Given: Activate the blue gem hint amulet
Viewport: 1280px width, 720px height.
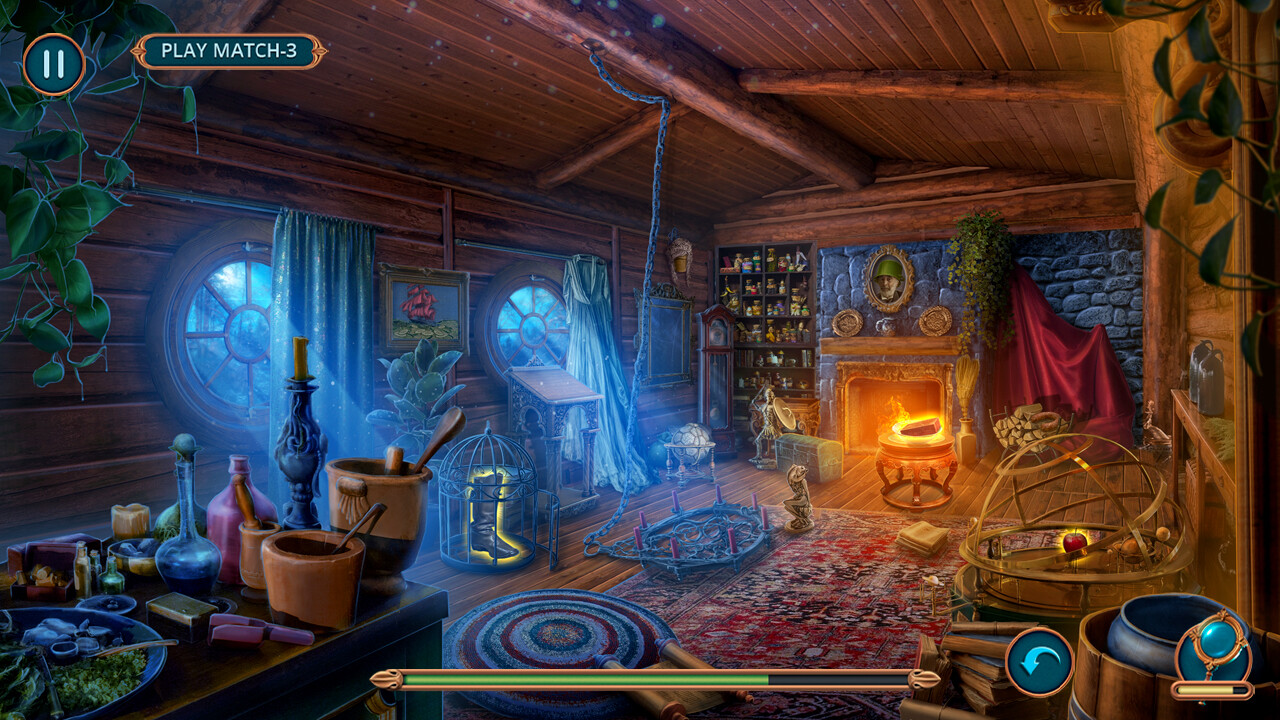Looking at the screenshot, I should 1216,645.
